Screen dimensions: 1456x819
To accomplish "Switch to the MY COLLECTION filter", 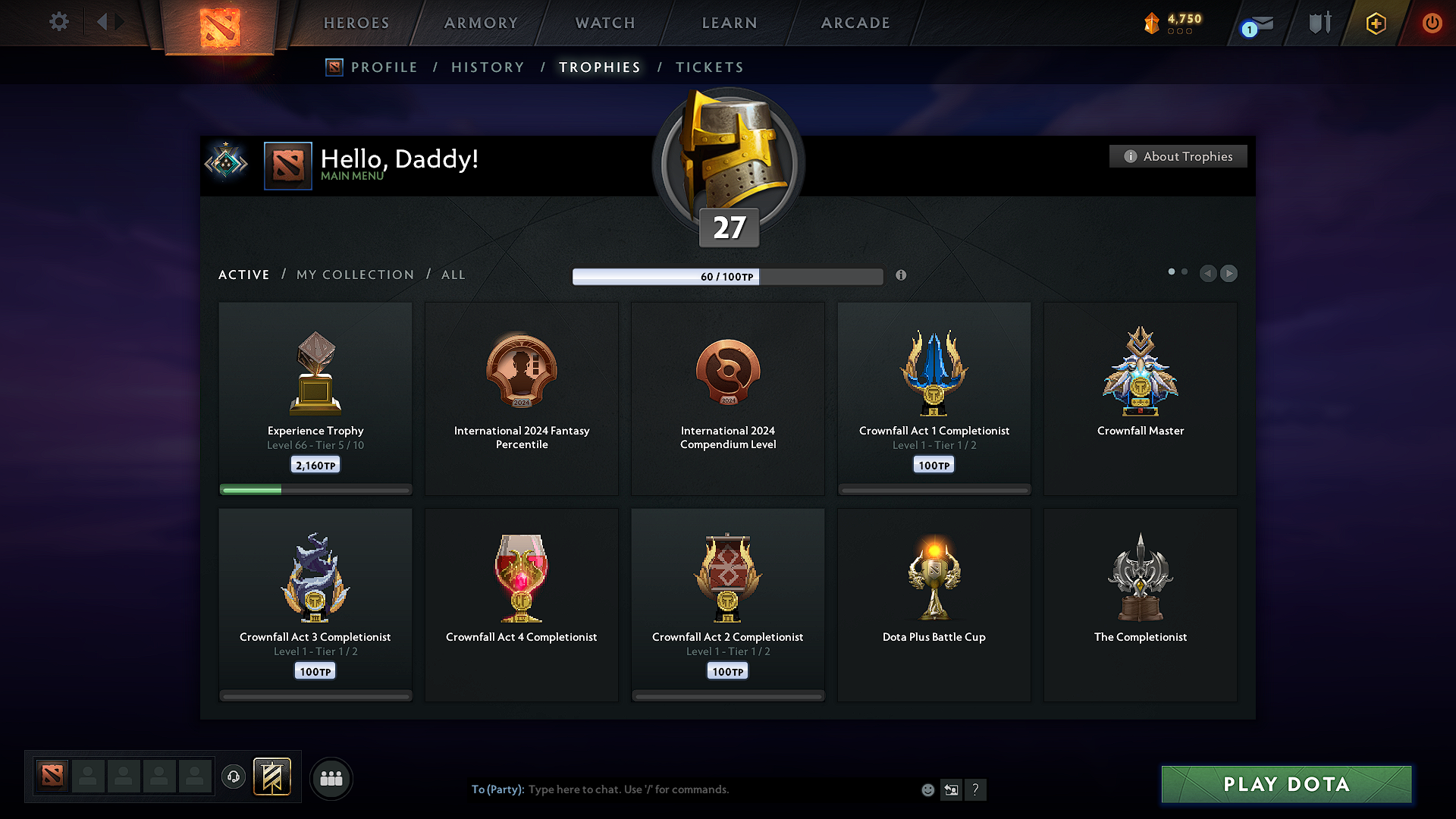I will click(354, 275).
